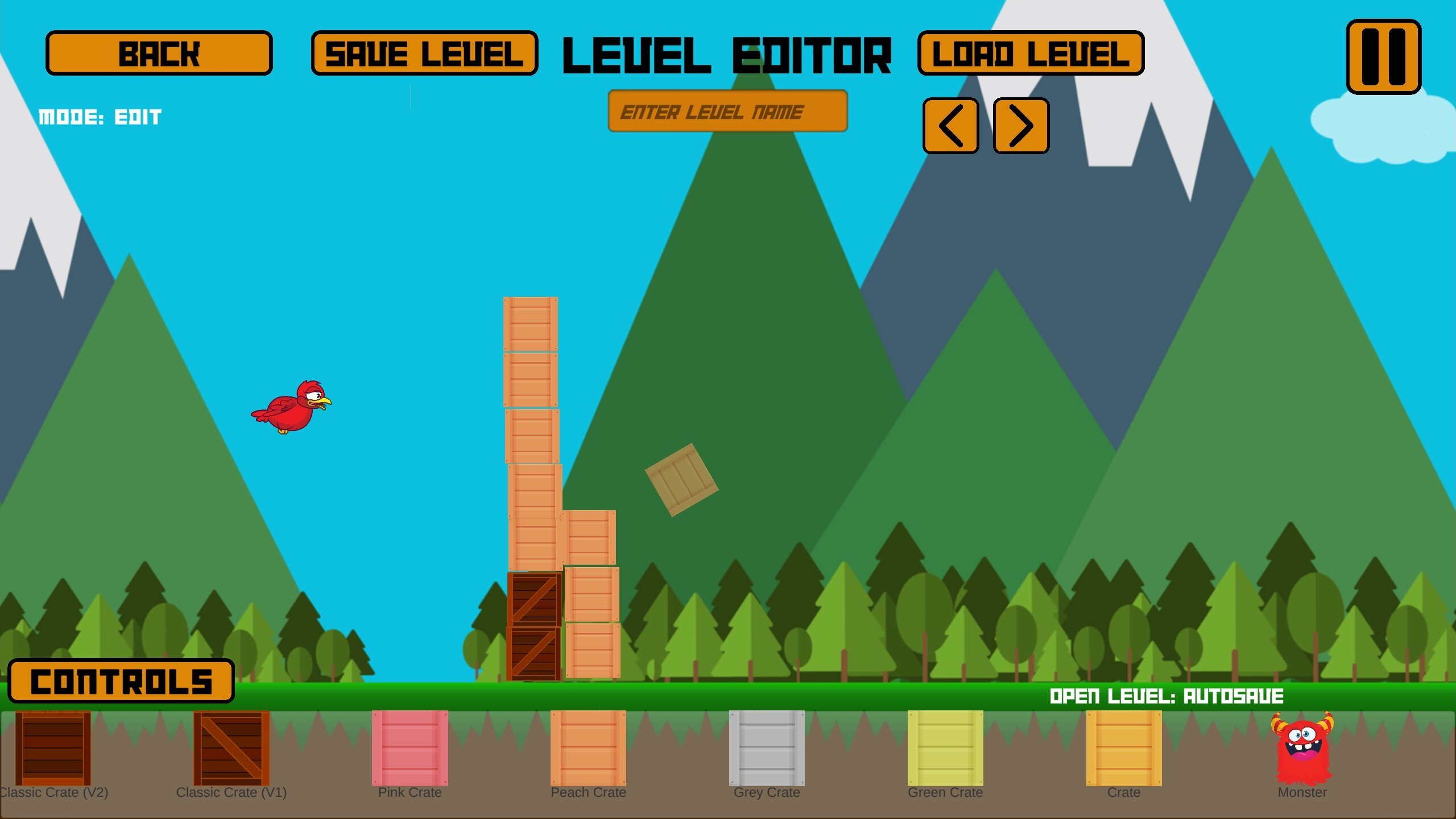1456x819 pixels.
Task: Select the Classic Crate (V1) item
Action: 232,750
